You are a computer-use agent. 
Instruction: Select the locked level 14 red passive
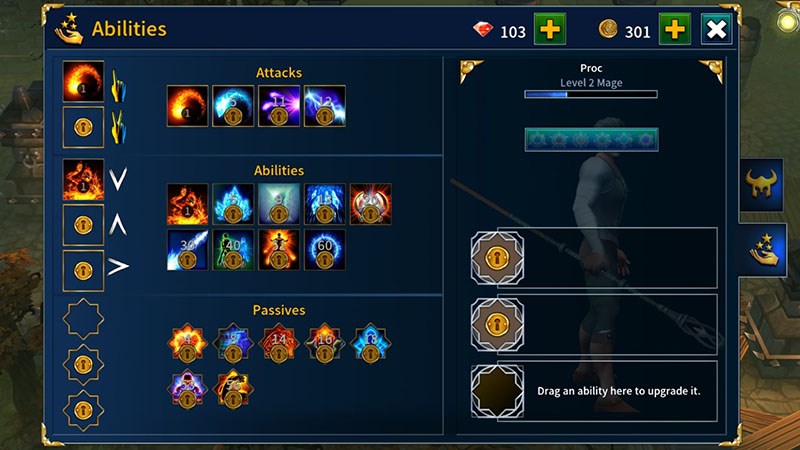click(x=279, y=344)
